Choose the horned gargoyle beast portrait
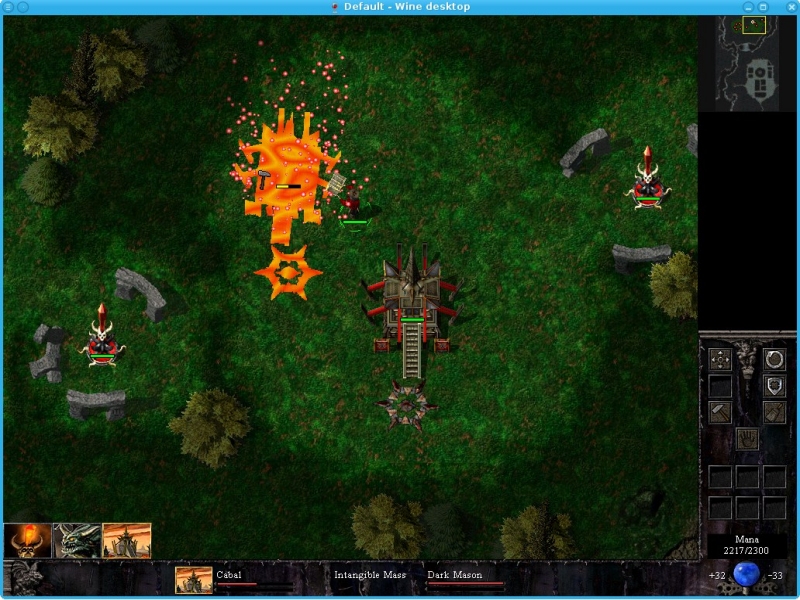The image size is (800, 600). pyautogui.click(x=77, y=541)
